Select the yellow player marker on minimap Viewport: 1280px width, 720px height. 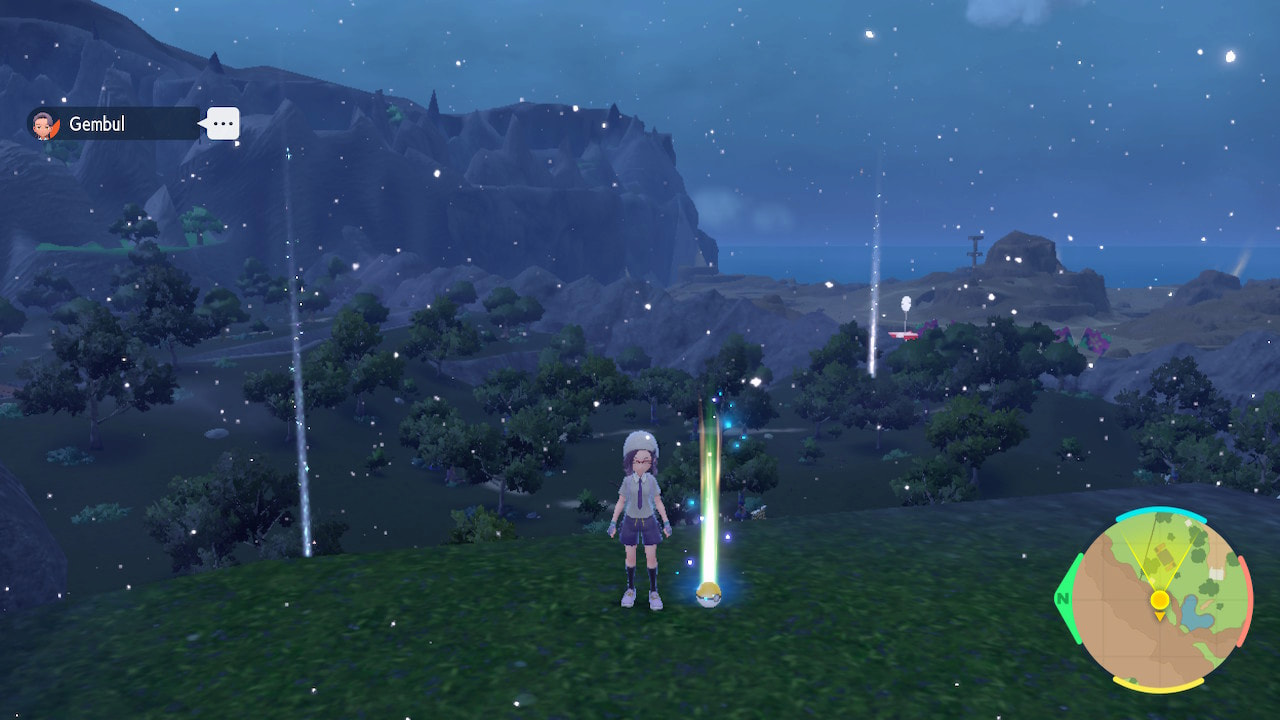click(1160, 599)
